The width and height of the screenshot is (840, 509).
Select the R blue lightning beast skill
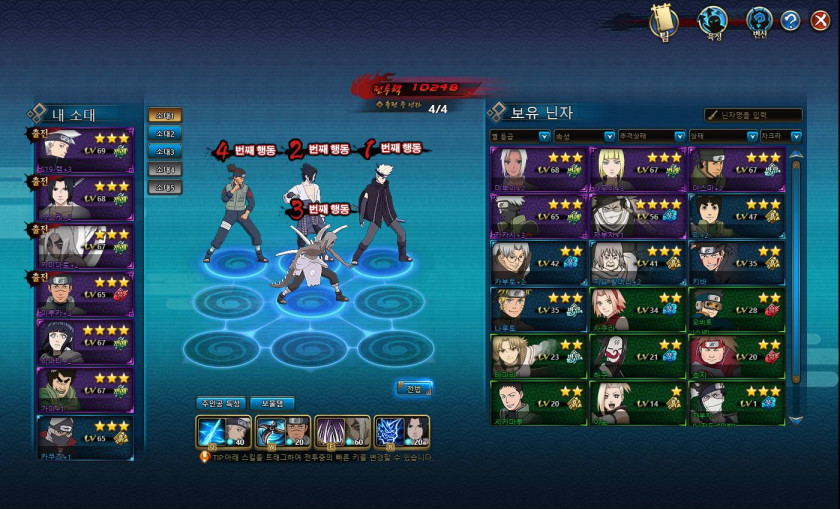(401, 432)
